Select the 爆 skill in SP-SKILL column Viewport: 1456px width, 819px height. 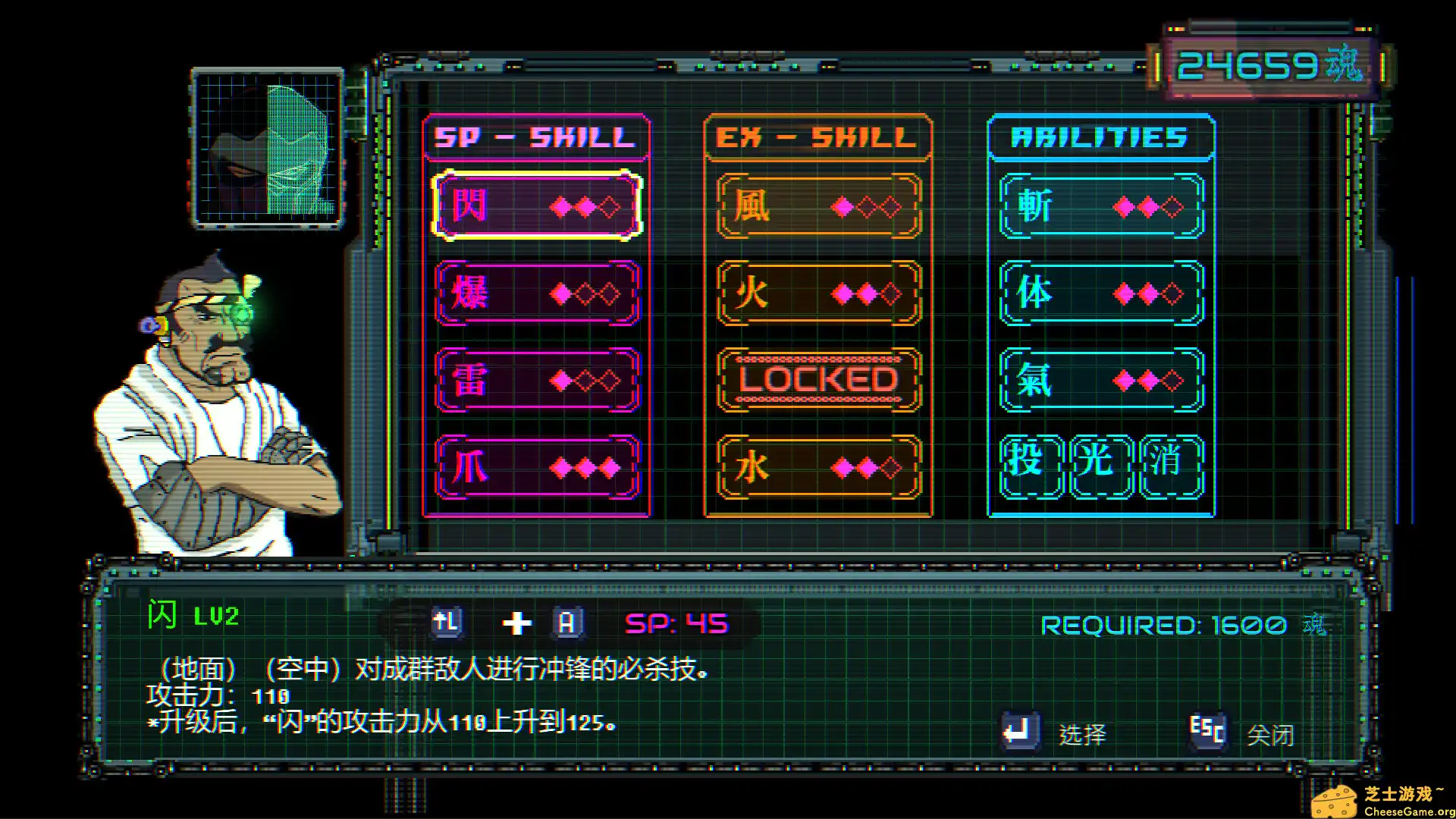point(537,295)
